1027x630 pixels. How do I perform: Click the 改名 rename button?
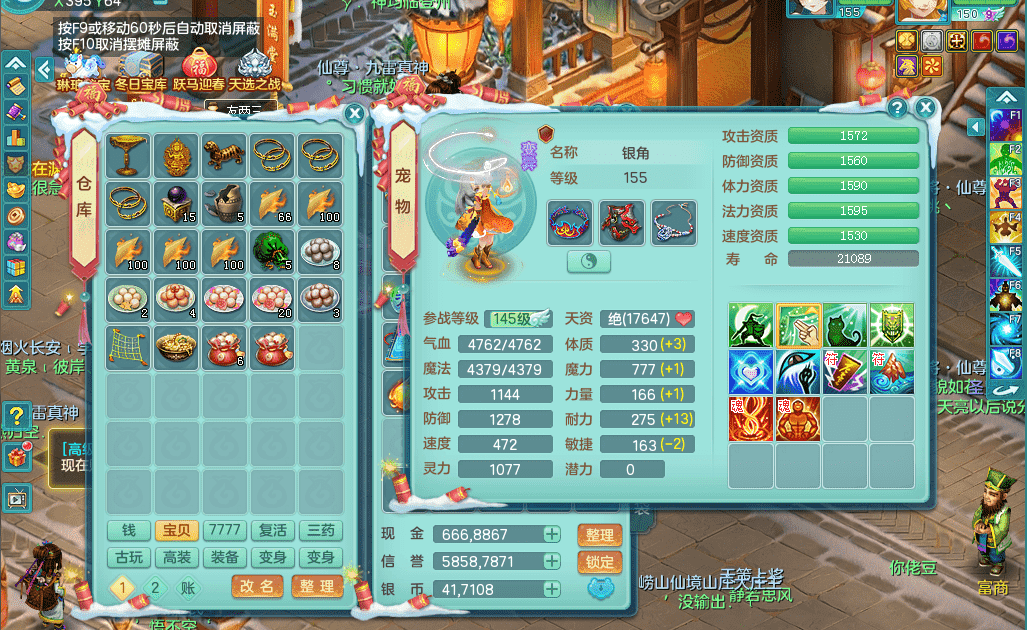click(x=256, y=587)
